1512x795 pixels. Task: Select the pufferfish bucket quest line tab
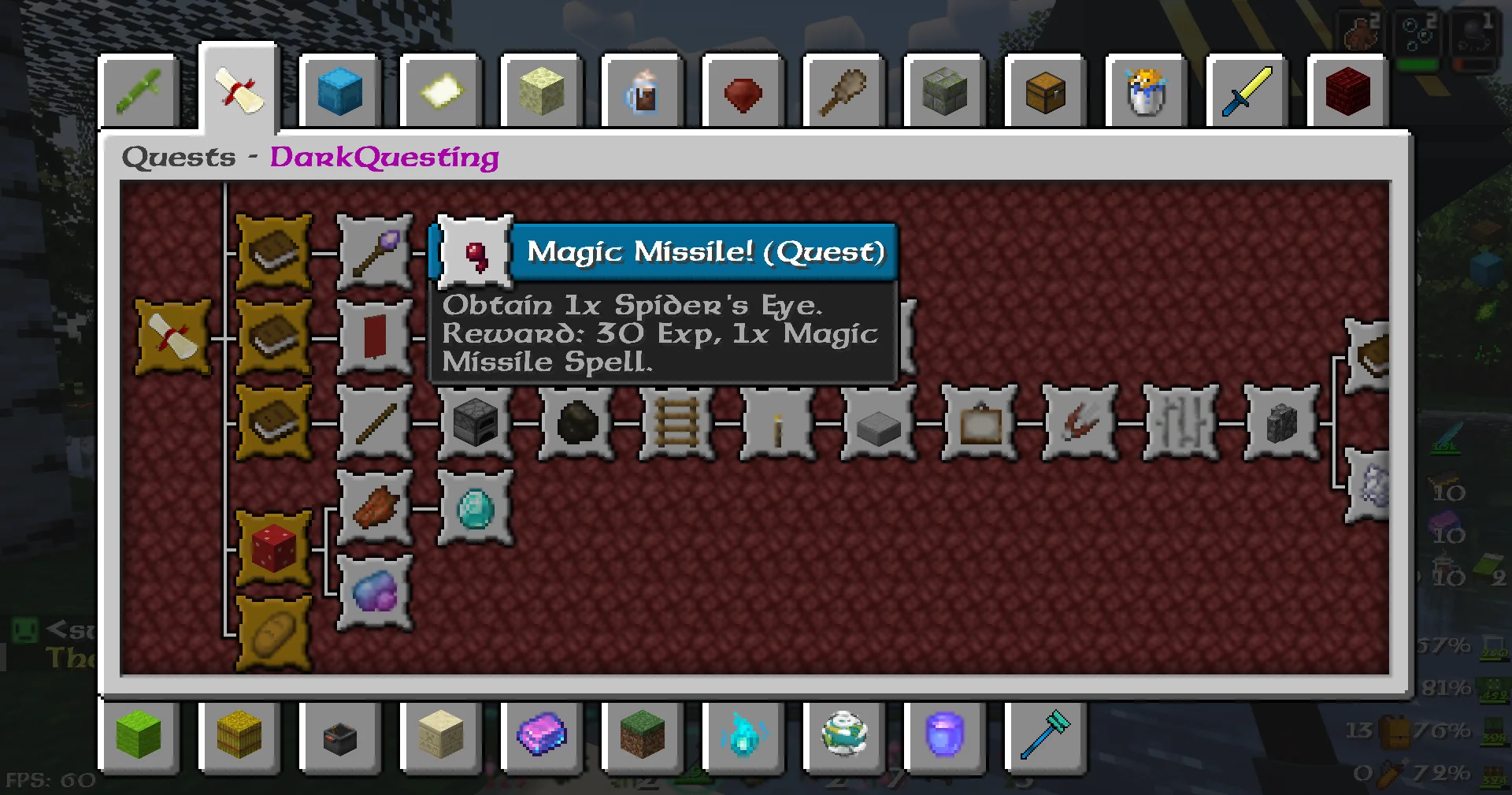click(1146, 91)
